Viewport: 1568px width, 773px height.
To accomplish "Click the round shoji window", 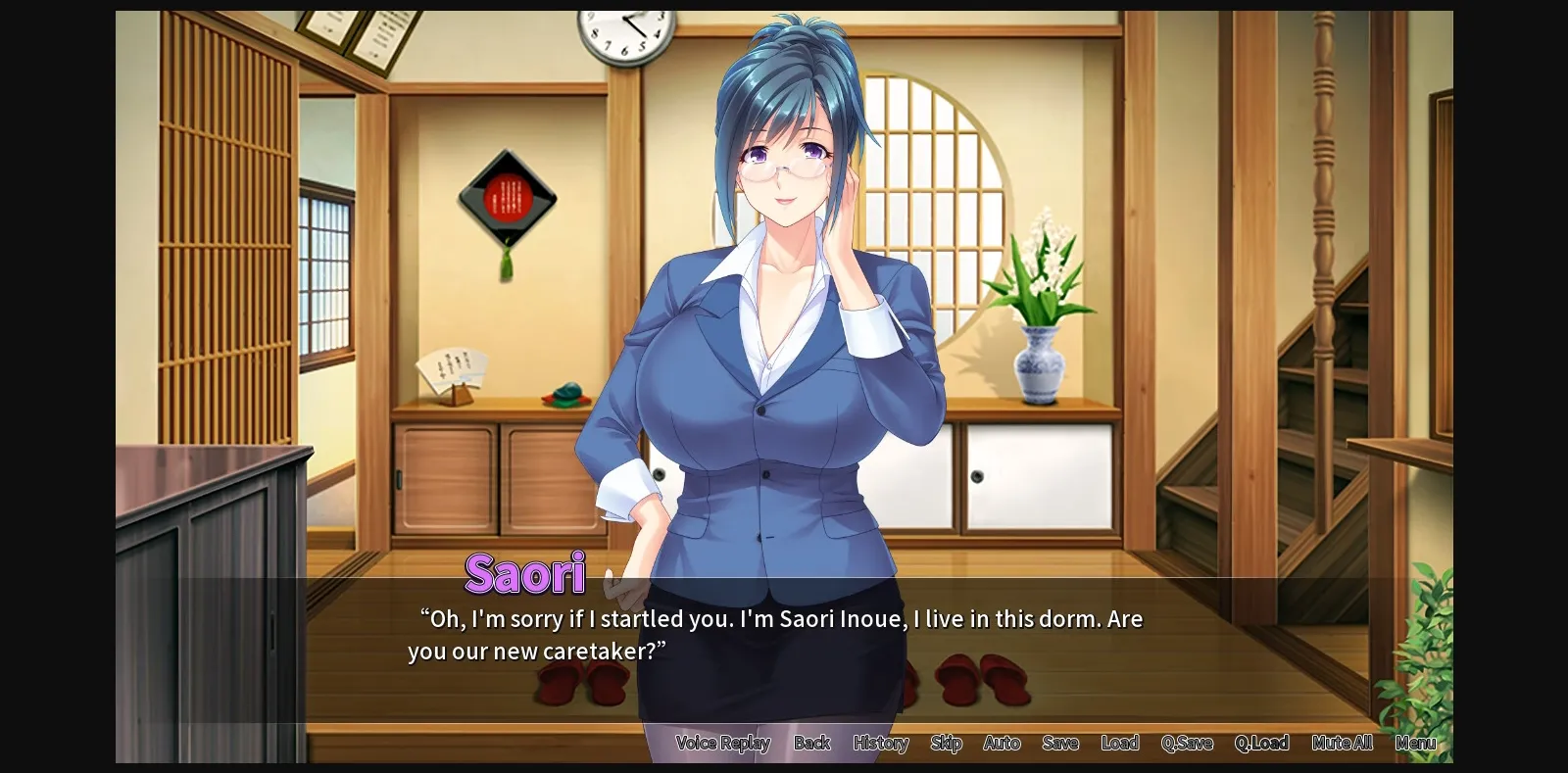I will coord(931,196).
